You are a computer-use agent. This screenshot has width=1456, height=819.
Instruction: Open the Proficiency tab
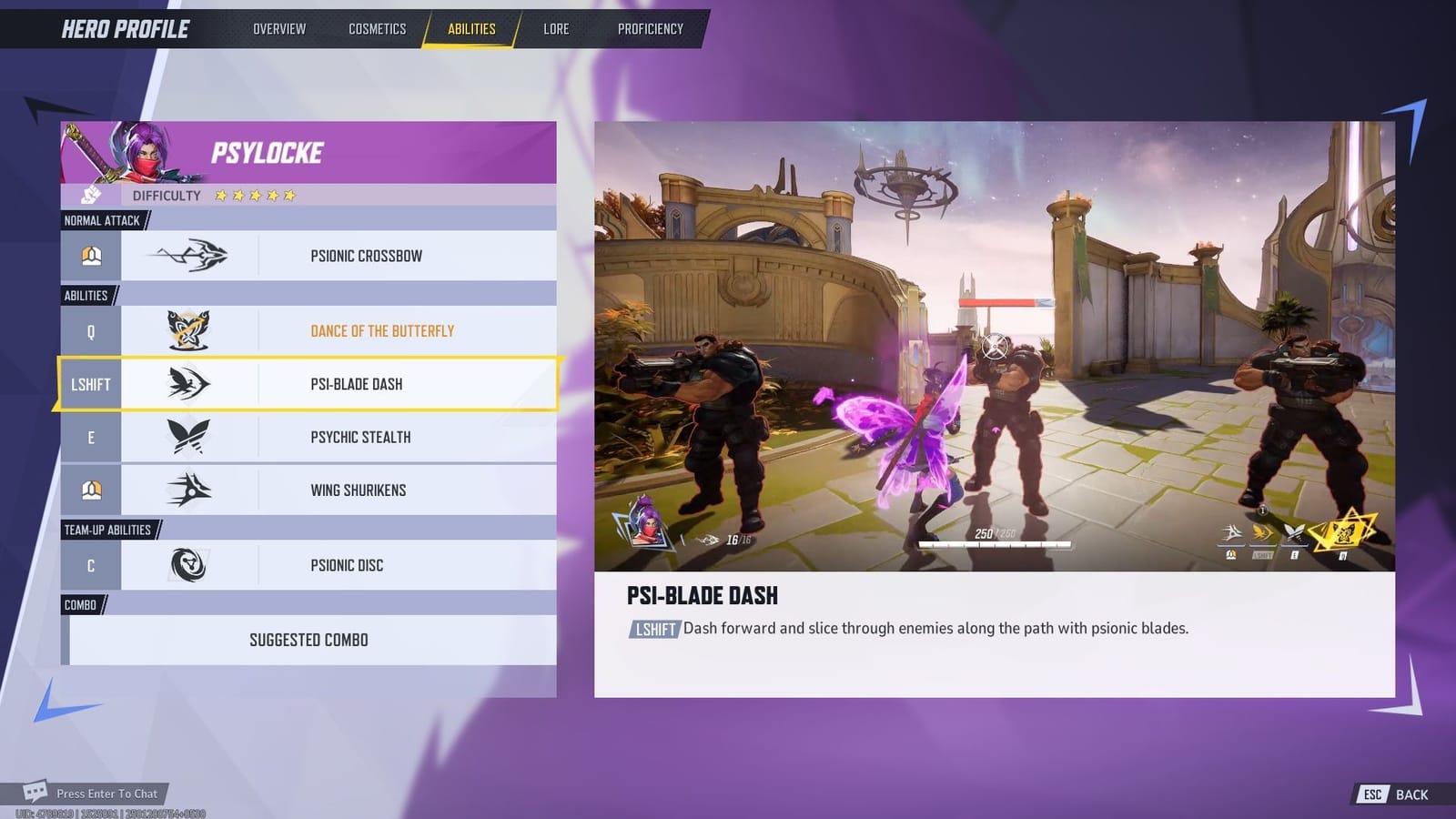(650, 28)
